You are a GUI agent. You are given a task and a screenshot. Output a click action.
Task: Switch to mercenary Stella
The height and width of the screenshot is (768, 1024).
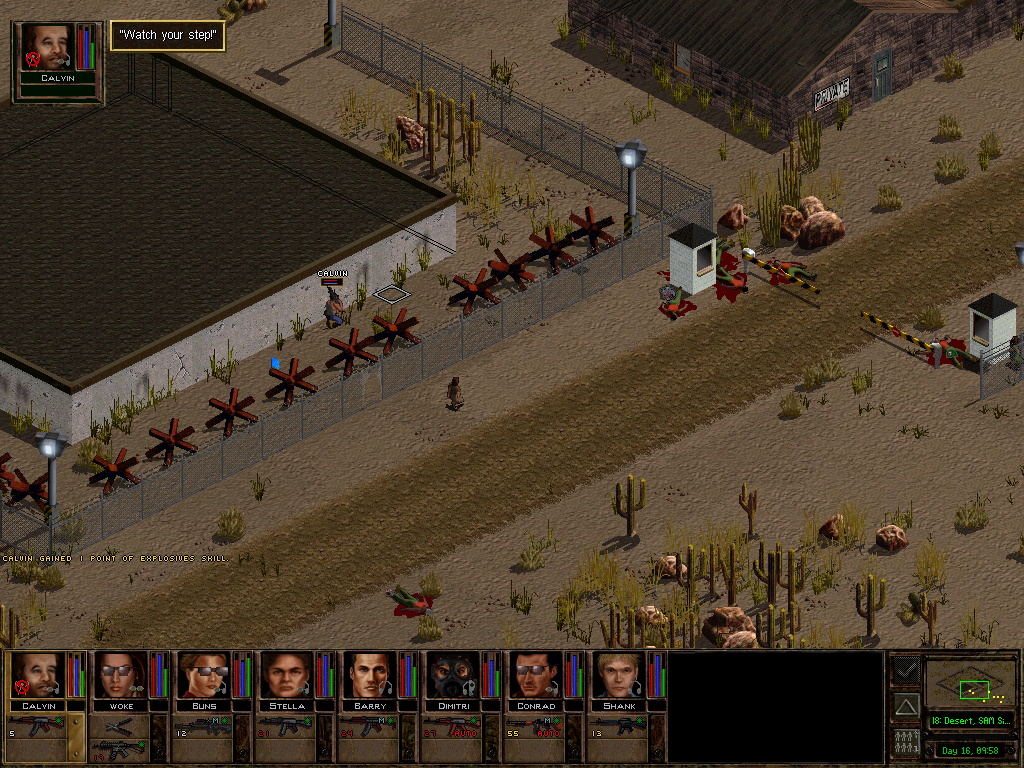tap(287, 675)
